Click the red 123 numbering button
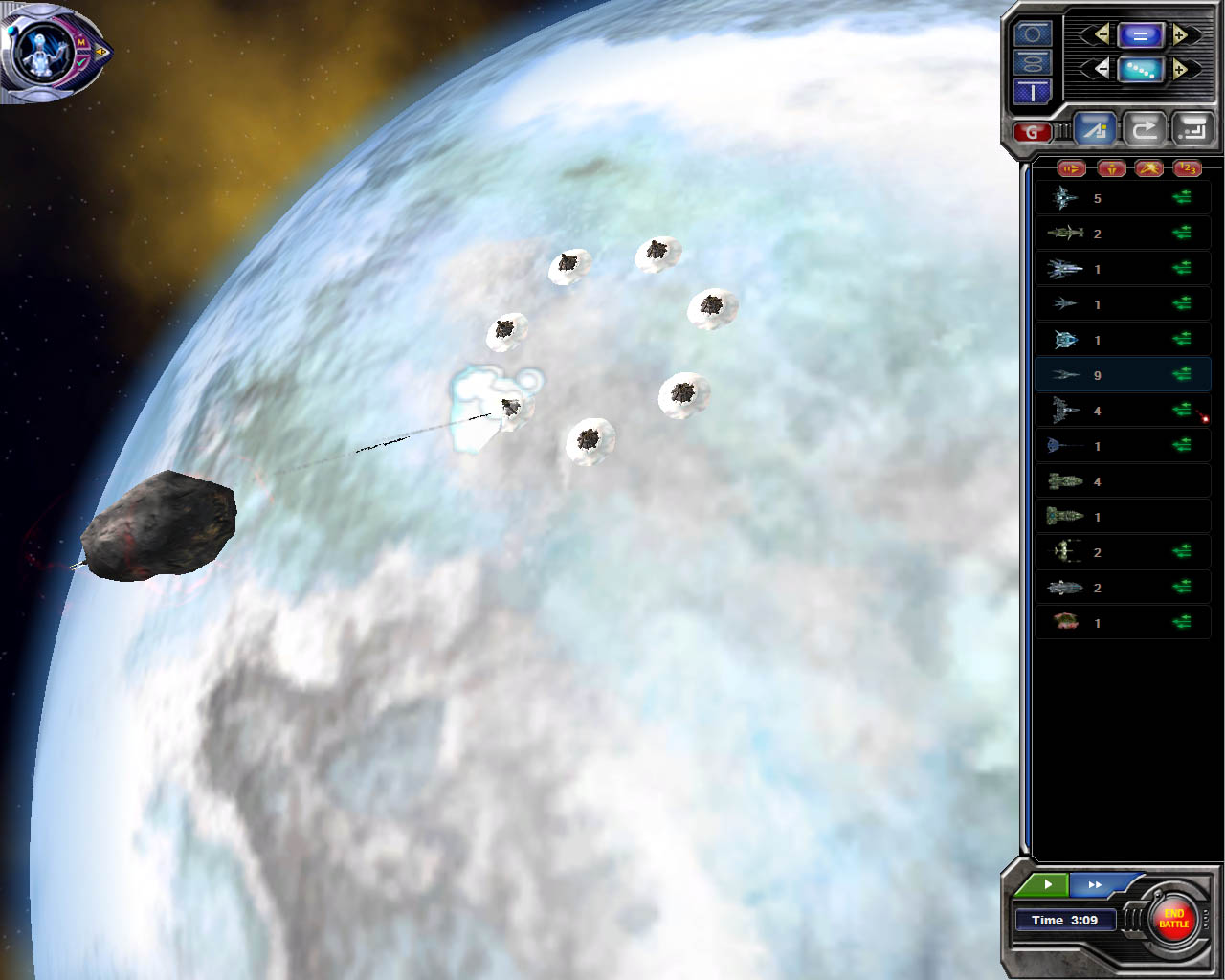Viewport: 1225px width, 980px height. pyautogui.click(x=1187, y=168)
